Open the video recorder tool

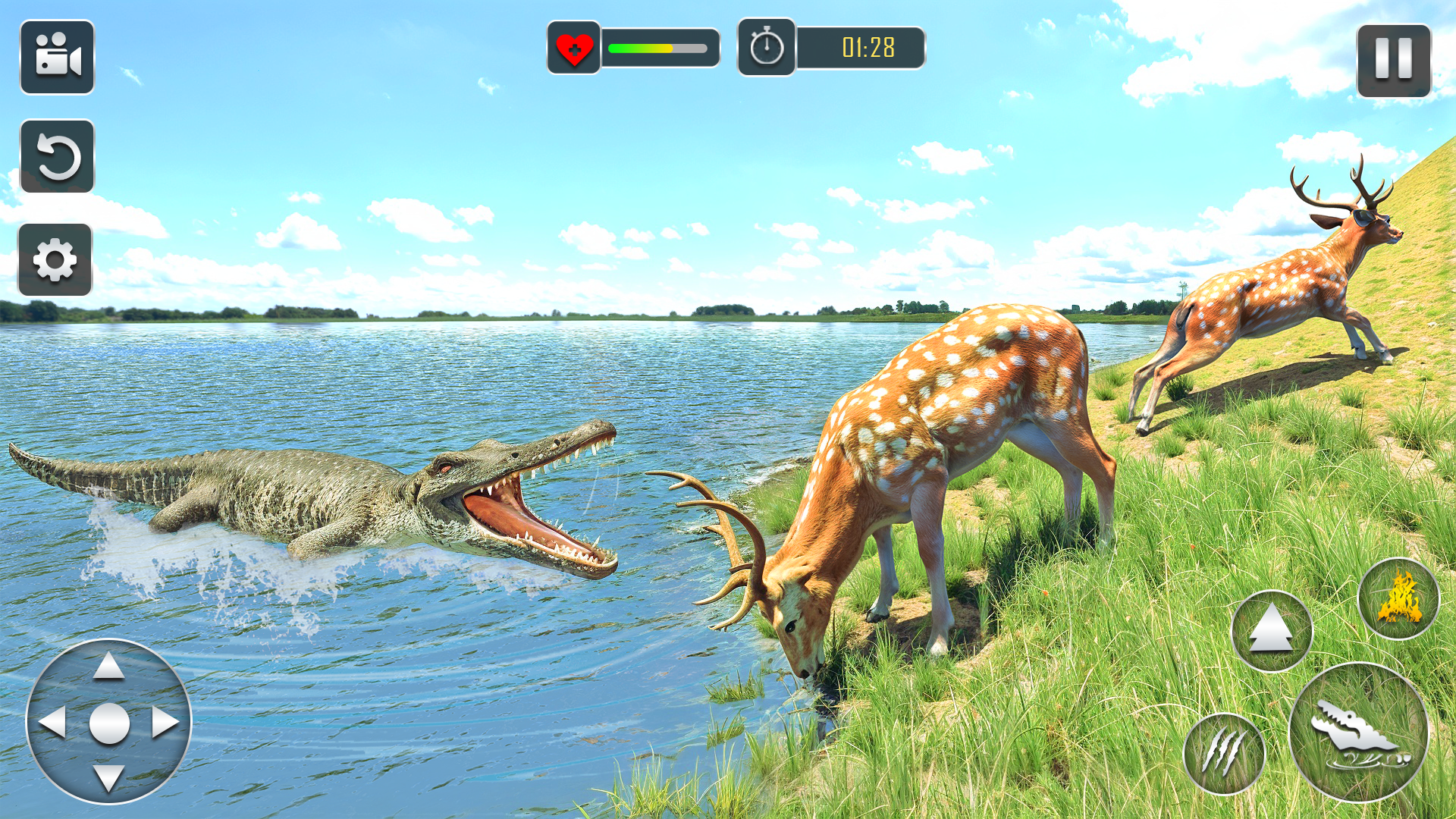pos(58,58)
